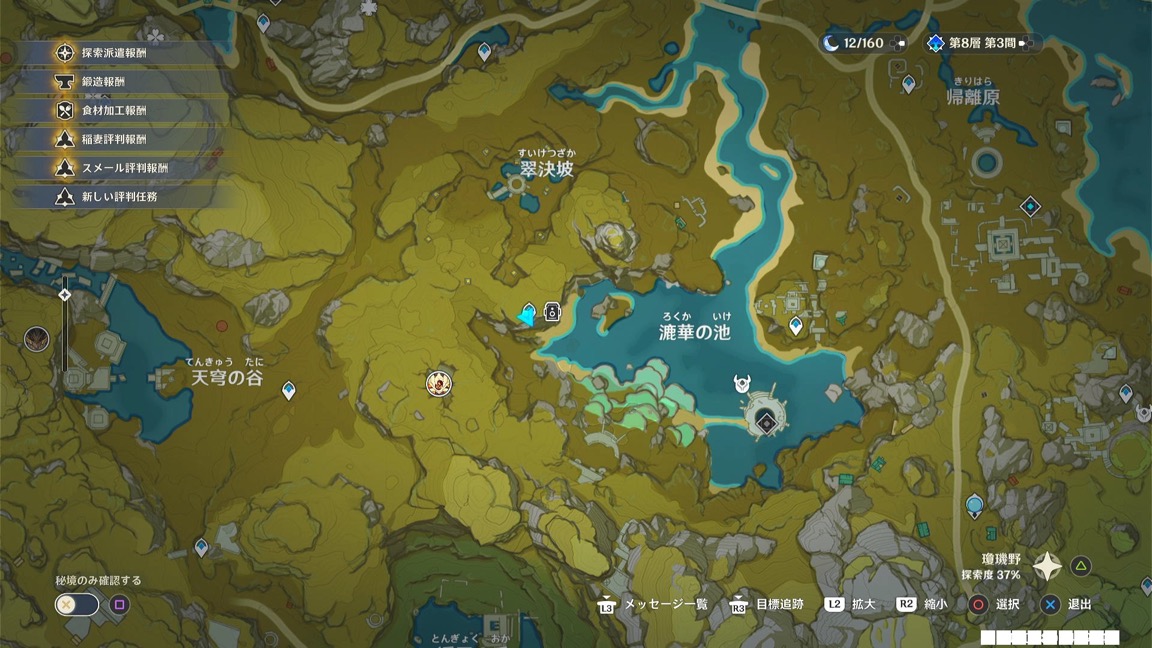The width and height of the screenshot is (1152, 648).
Task: Adjust the map zoom slider handle
Action: (x=65, y=295)
